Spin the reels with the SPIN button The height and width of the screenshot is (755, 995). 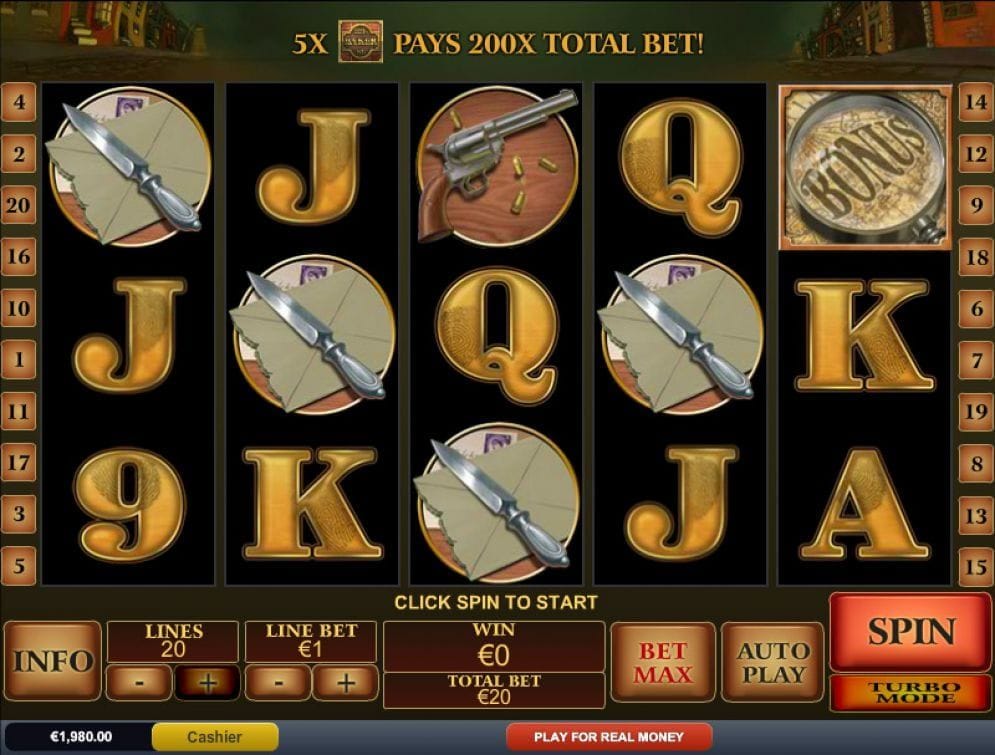tap(911, 631)
